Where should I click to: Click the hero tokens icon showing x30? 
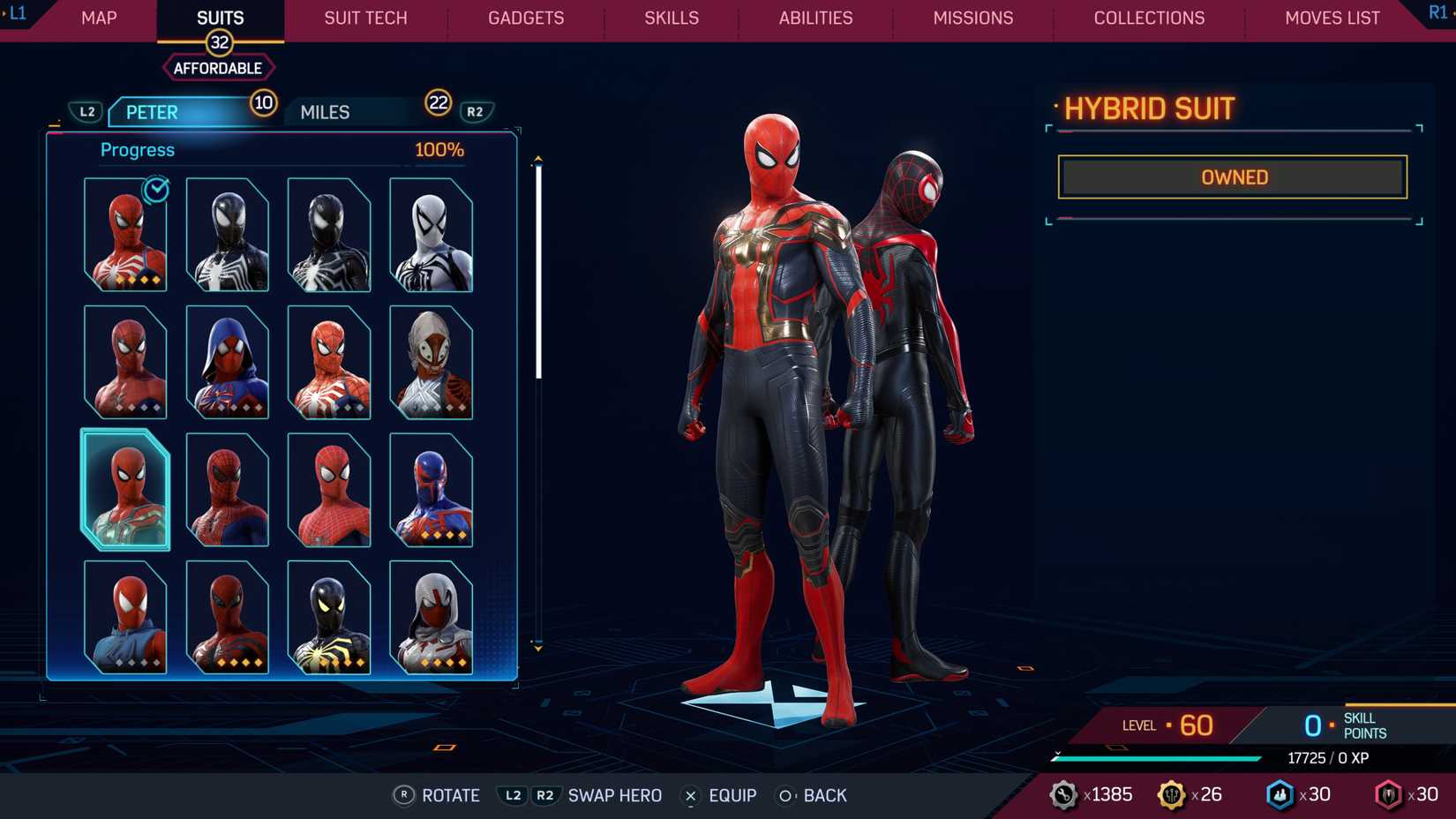click(1280, 793)
